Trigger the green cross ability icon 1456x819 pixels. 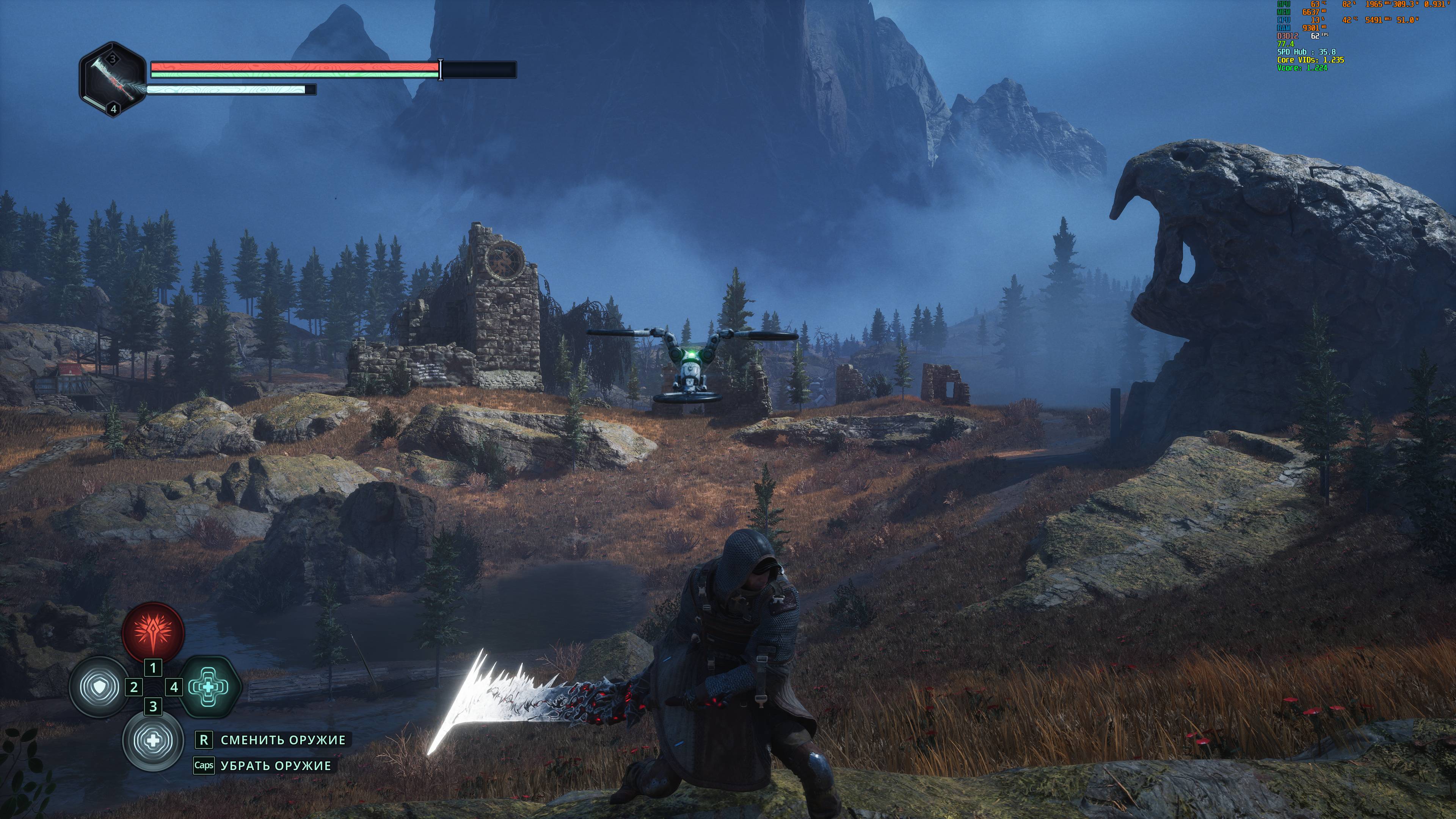pyautogui.click(x=207, y=687)
